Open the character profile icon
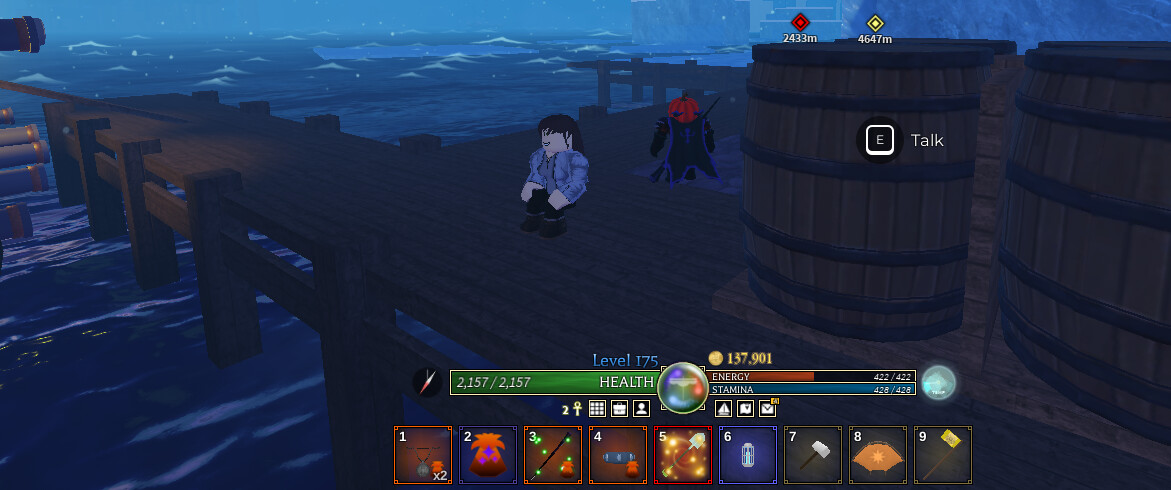The height and width of the screenshot is (490, 1171). click(641, 408)
